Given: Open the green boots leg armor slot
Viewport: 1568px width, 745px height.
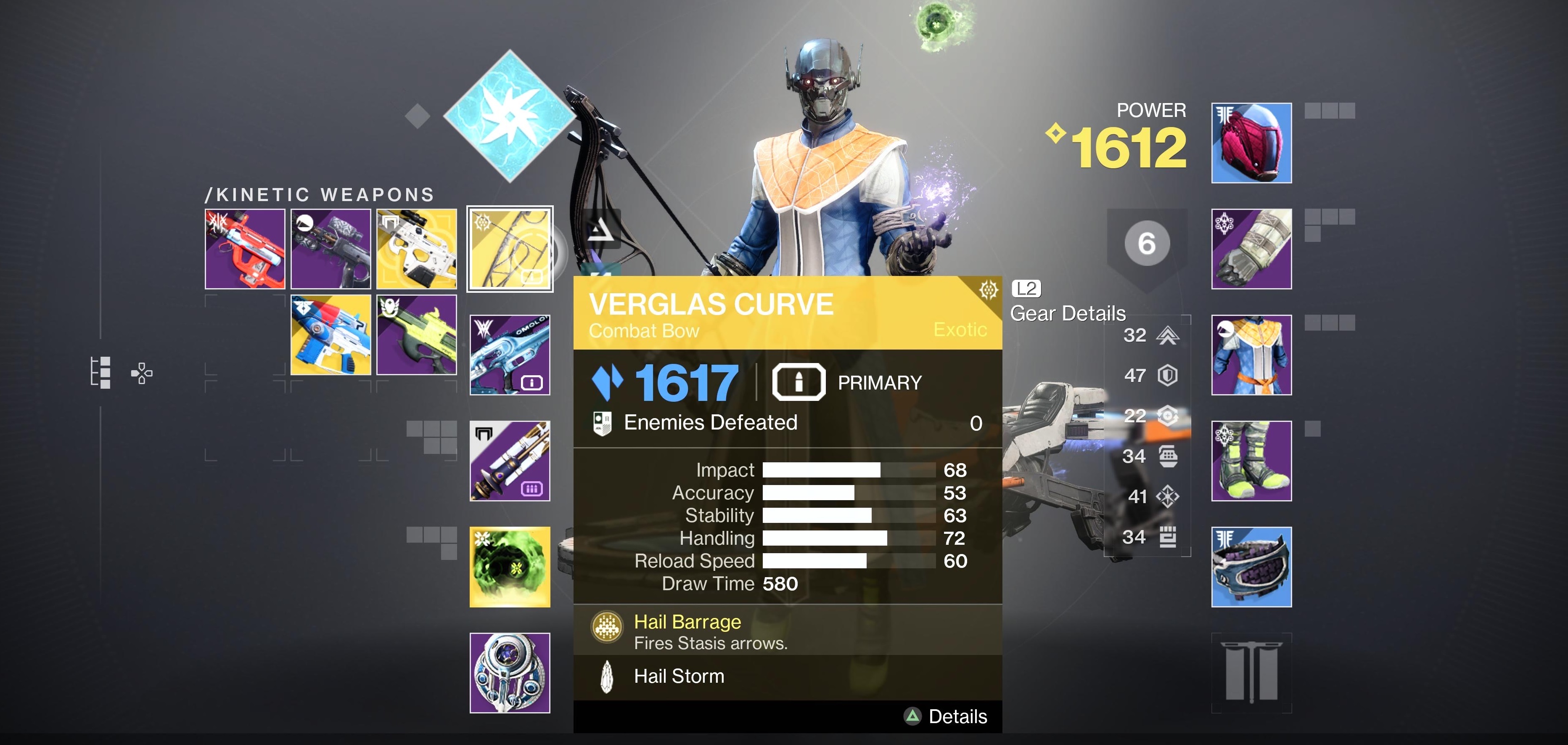Looking at the screenshot, I should pyautogui.click(x=1251, y=461).
